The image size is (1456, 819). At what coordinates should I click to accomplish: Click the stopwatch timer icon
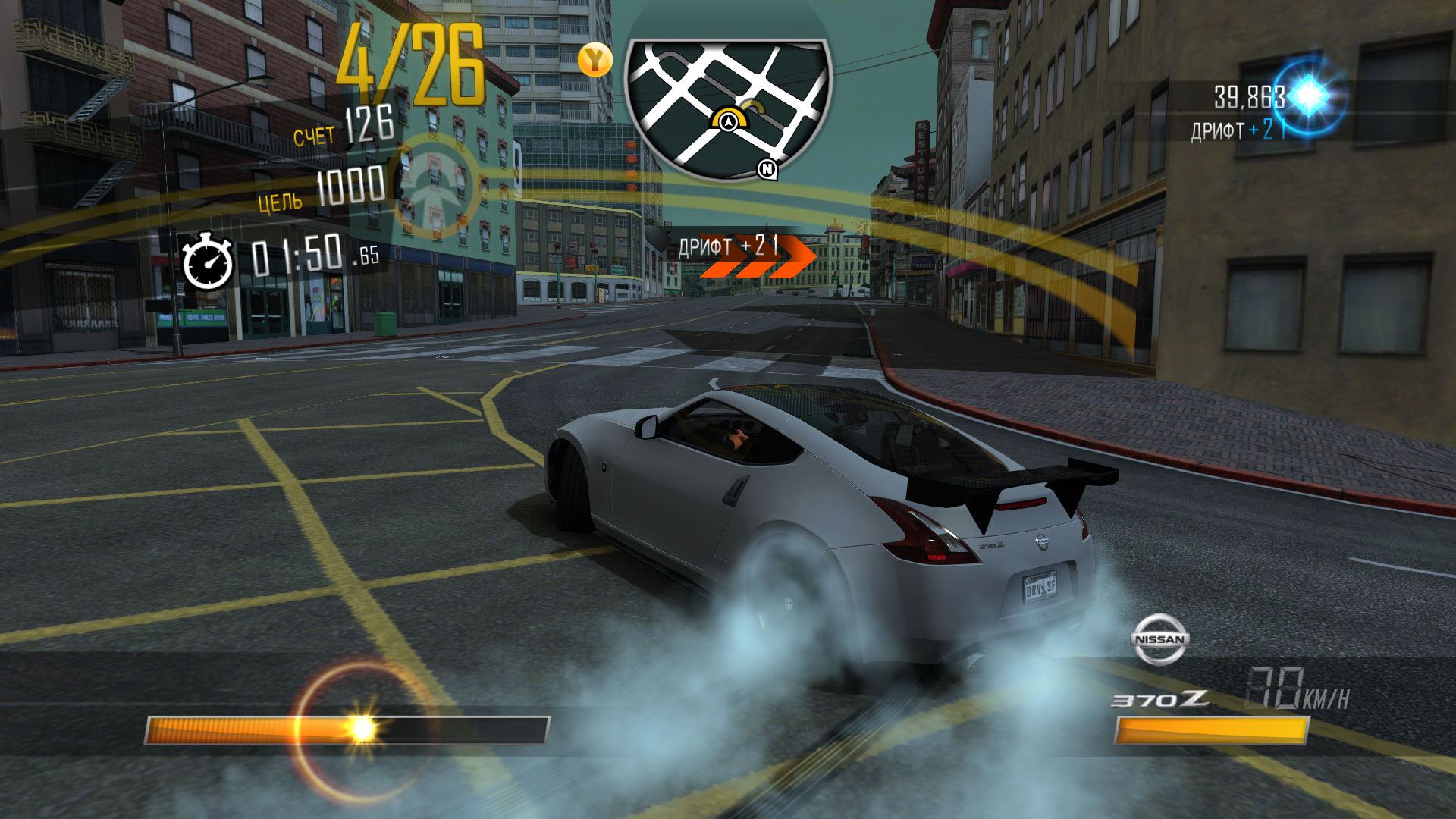tap(207, 260)
